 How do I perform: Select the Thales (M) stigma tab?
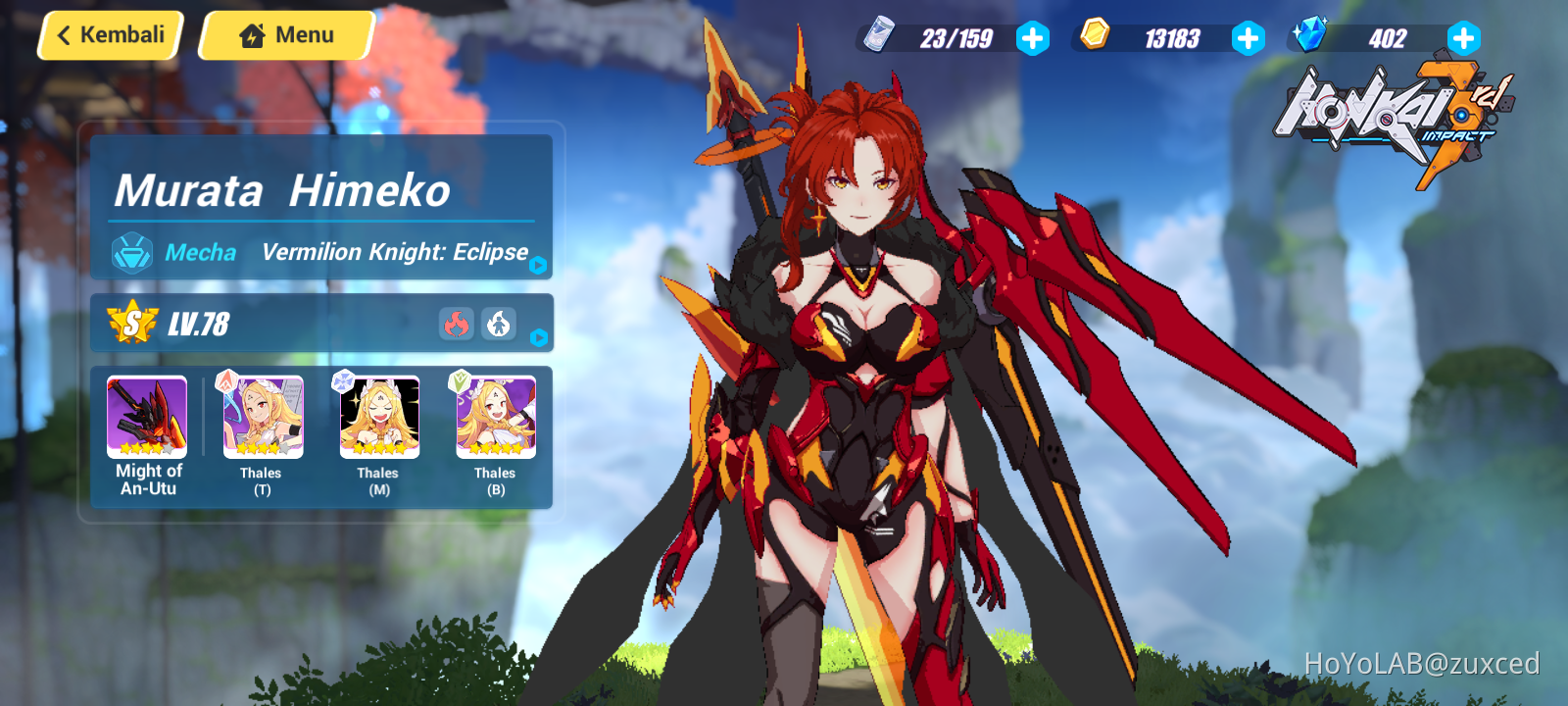(377, 416)
